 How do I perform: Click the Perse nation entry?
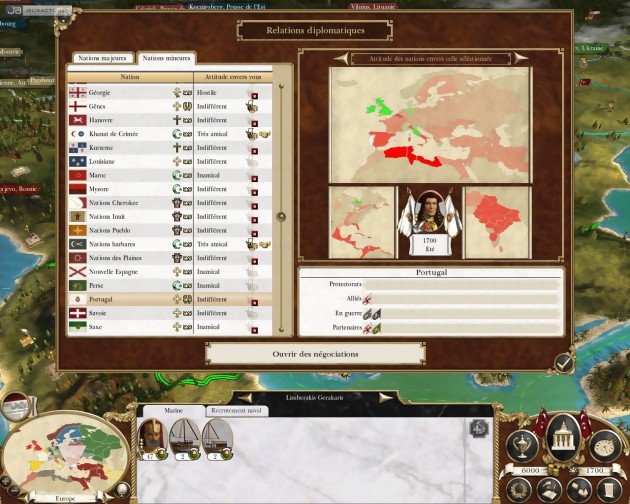click(x=130, y=285)
